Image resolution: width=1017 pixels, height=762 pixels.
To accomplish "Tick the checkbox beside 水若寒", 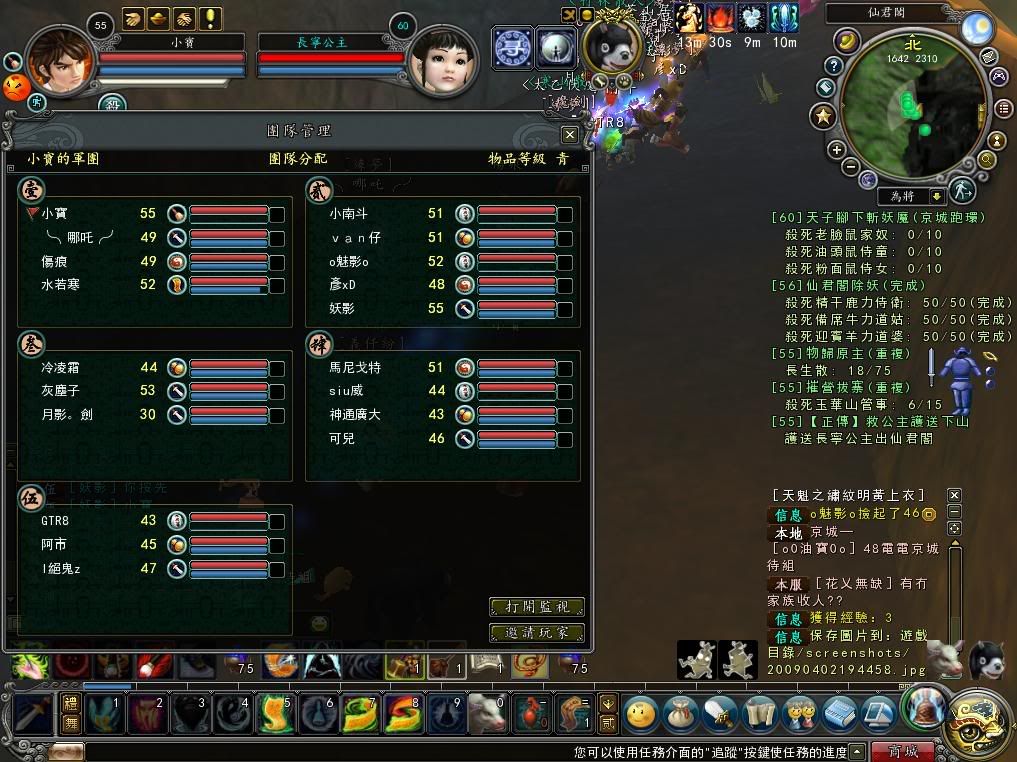I will click(x=277, y=286).
